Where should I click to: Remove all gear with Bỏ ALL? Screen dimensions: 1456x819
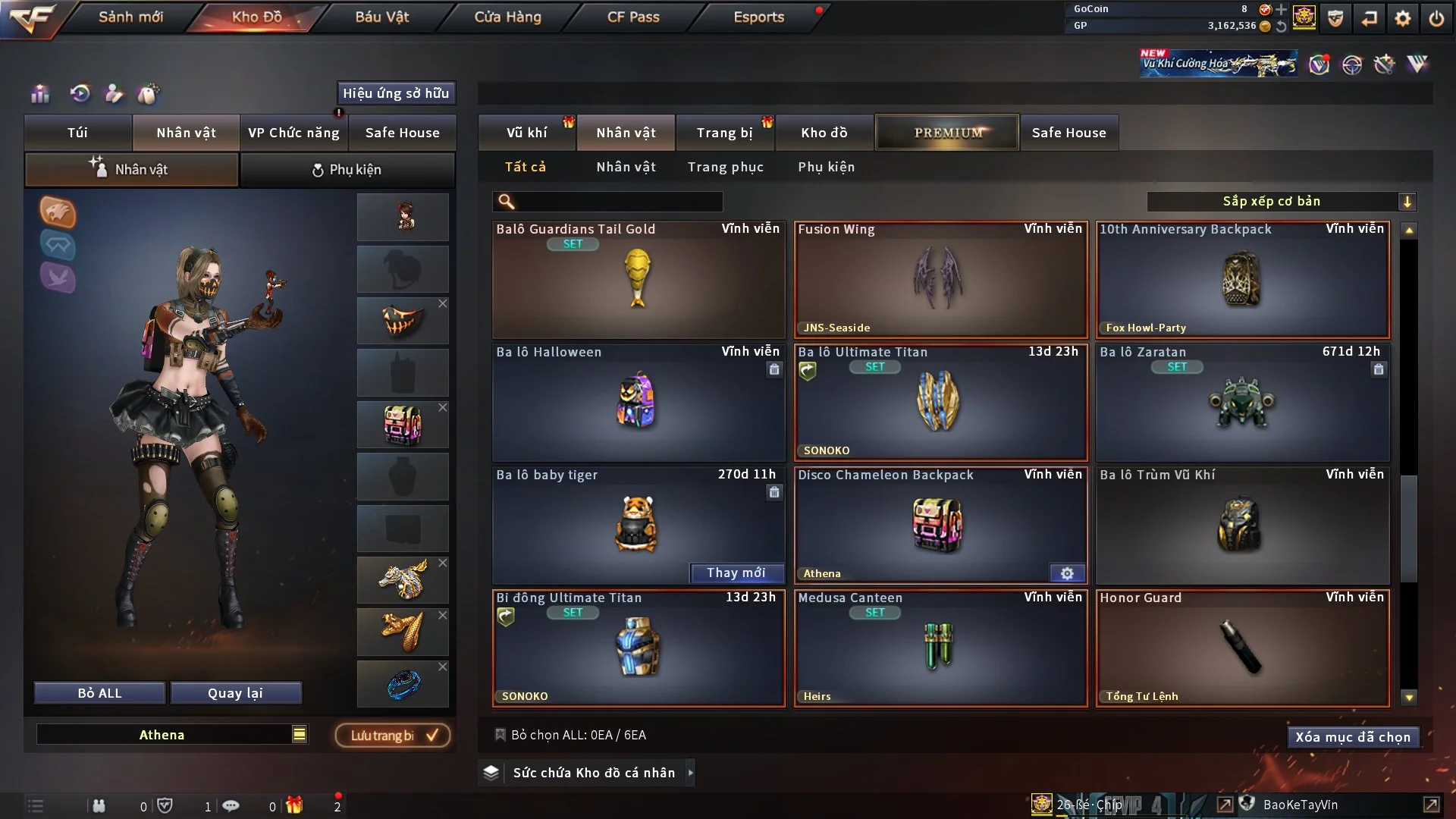click(99, 693)
